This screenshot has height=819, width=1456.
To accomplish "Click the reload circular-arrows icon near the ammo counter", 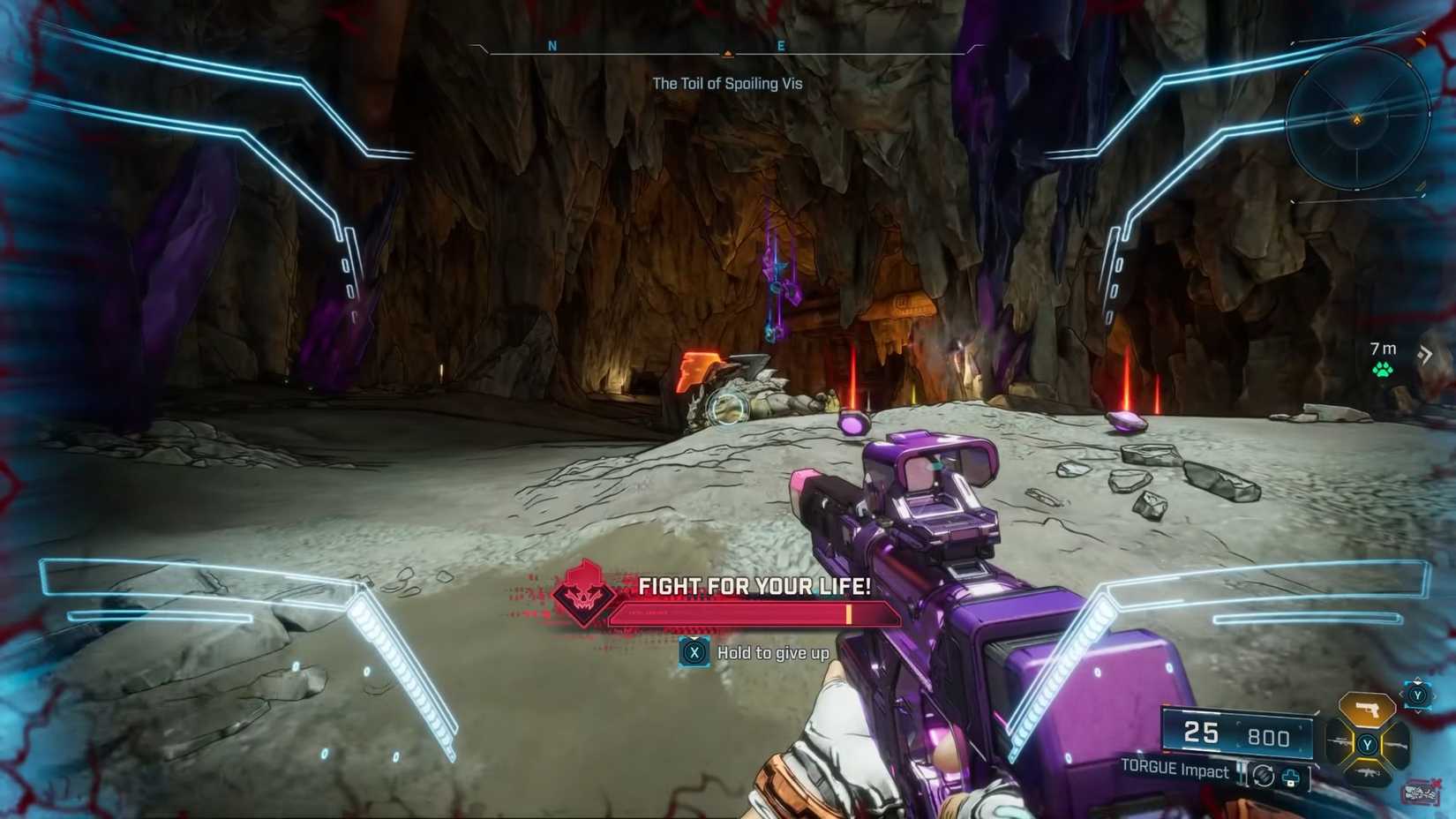I will click(1264, 777).
